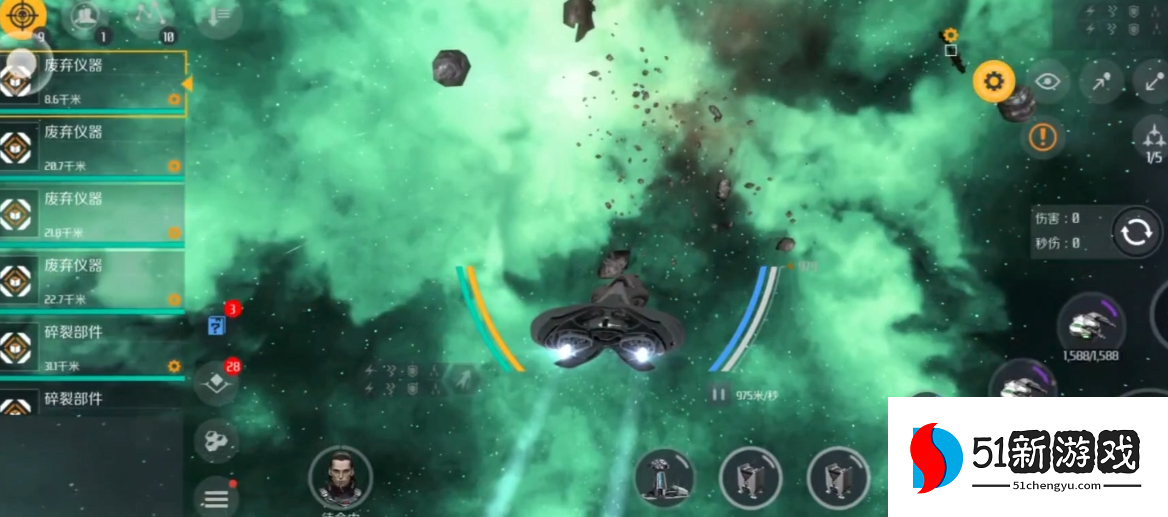The height and width of the screenshot is (517, 1168).
Task: Switch to the pilots overview filter
Action: (86, 17)
